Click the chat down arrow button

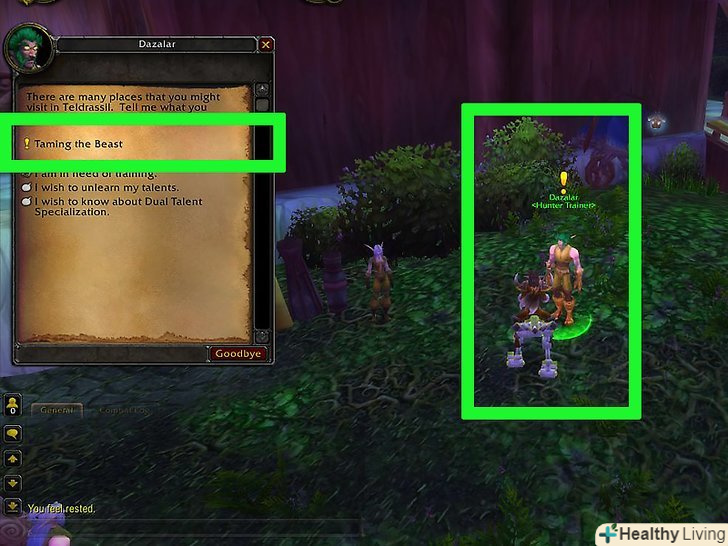coord(14,482)
